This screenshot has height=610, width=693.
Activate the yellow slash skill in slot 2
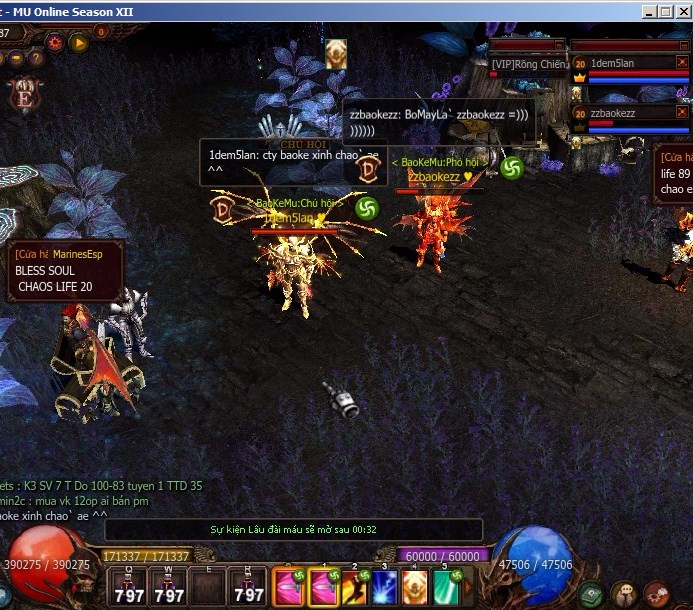(x=355, y=587)
